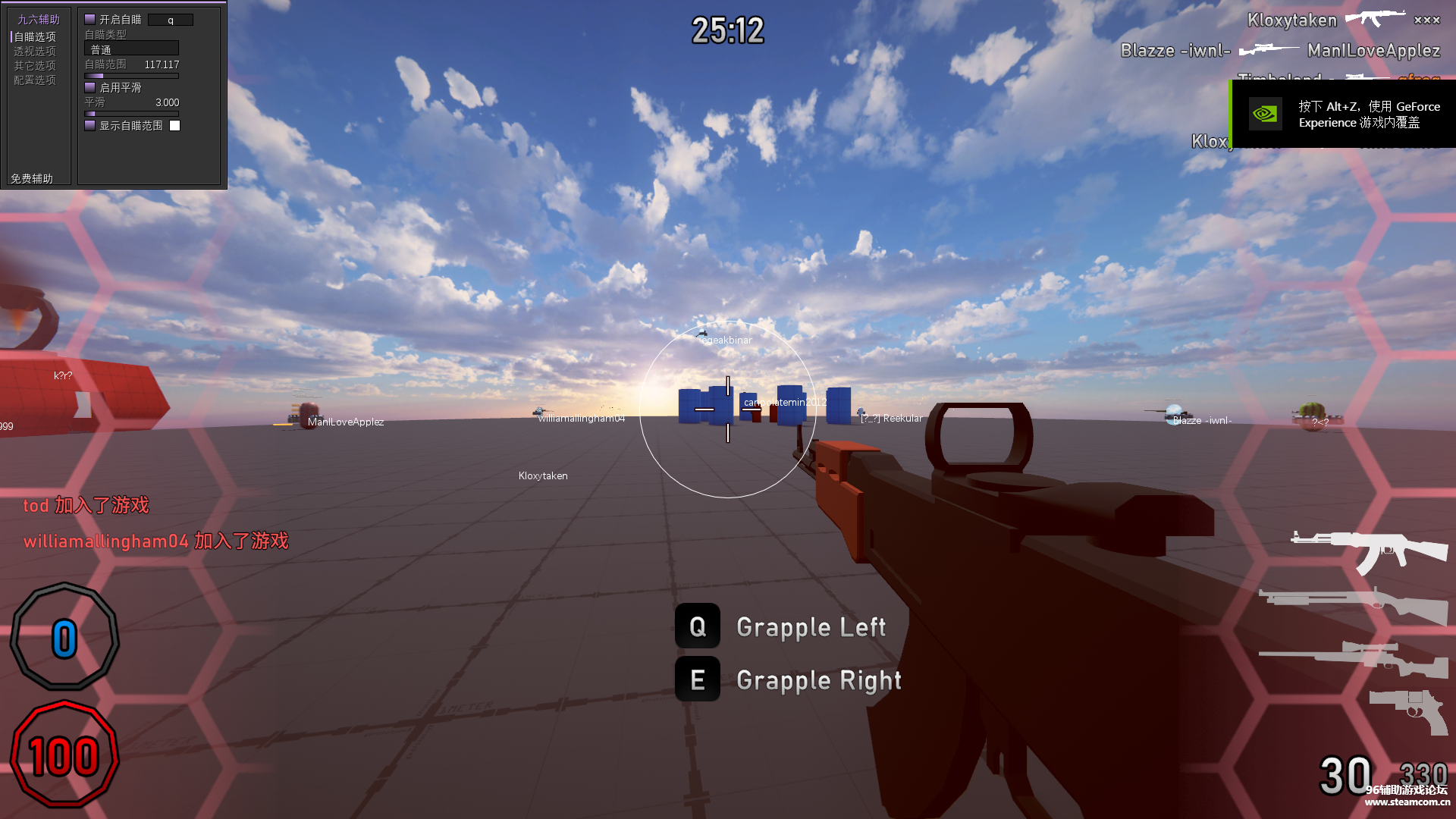Toggle the 启用平滑 smoothing checkbox
1456x819 pixels.
click(89, 87)
